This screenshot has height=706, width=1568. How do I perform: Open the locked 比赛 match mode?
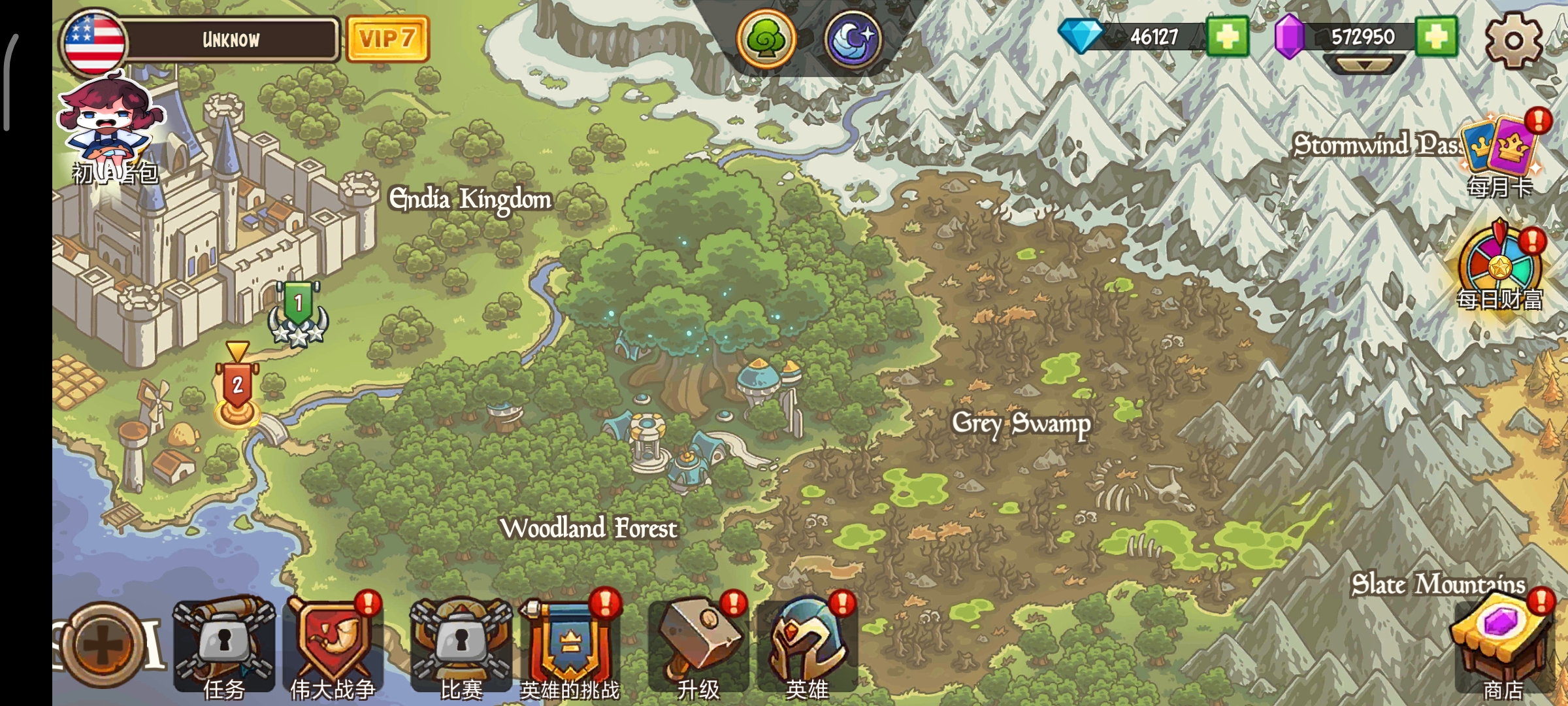click(461, 644)
